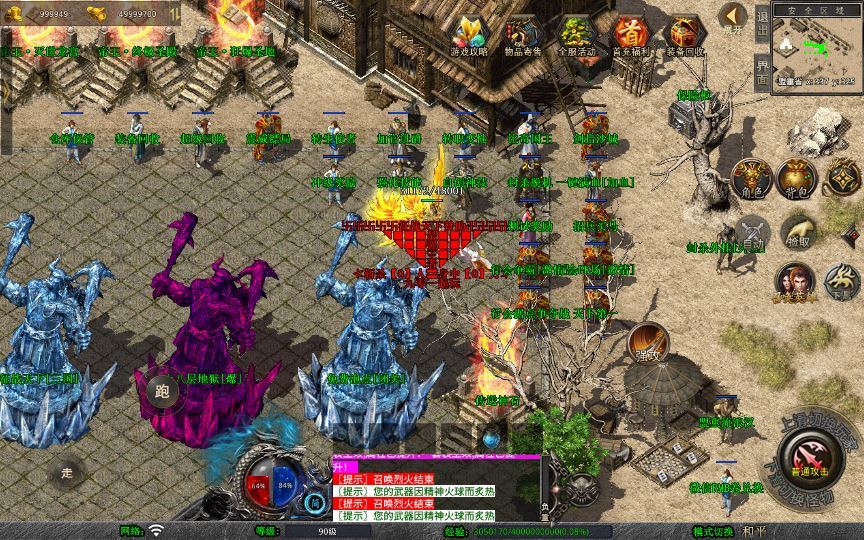Image resolution: width=864 pixels, height=540 pixels.
Task: Open the 角色 character sheet
Action: [753, 178]
